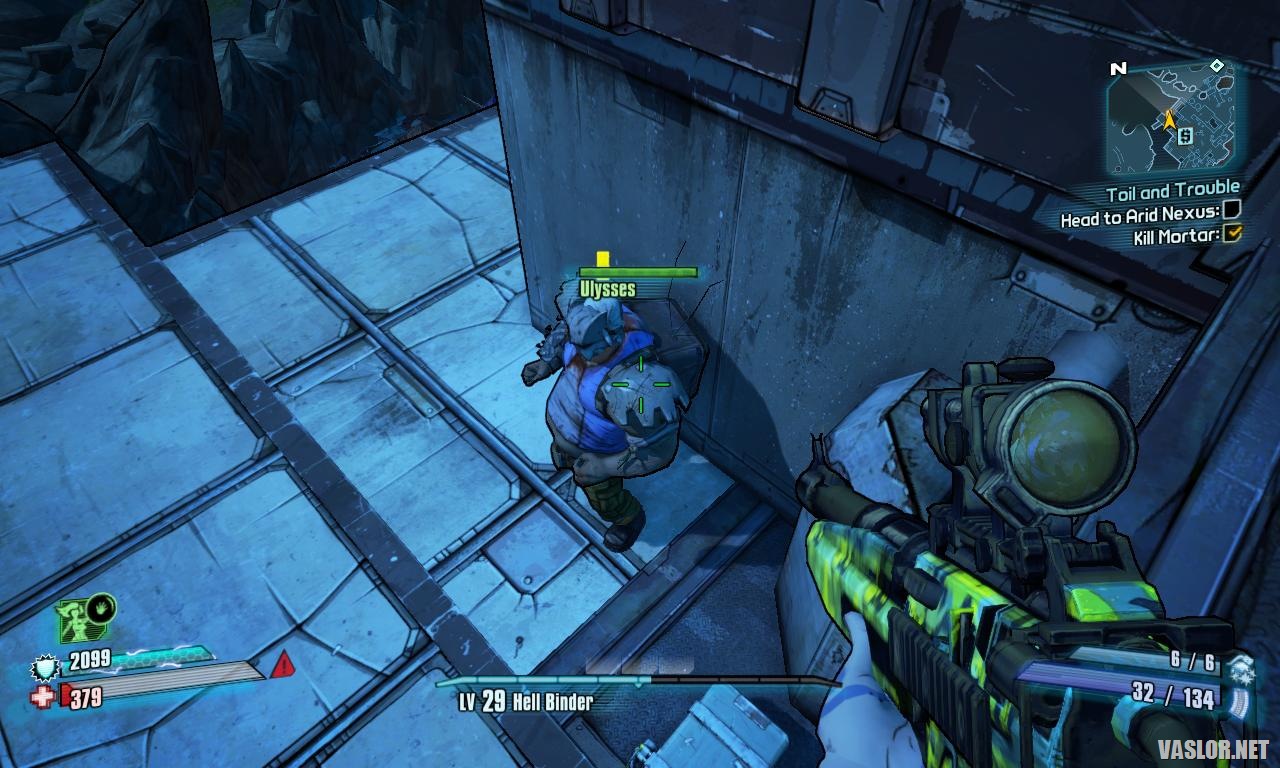Tick the Head to Arid Nexus checkbox
Image resolution: width=1280 pixels, height=768 pixels.
tap(1232, 210)
